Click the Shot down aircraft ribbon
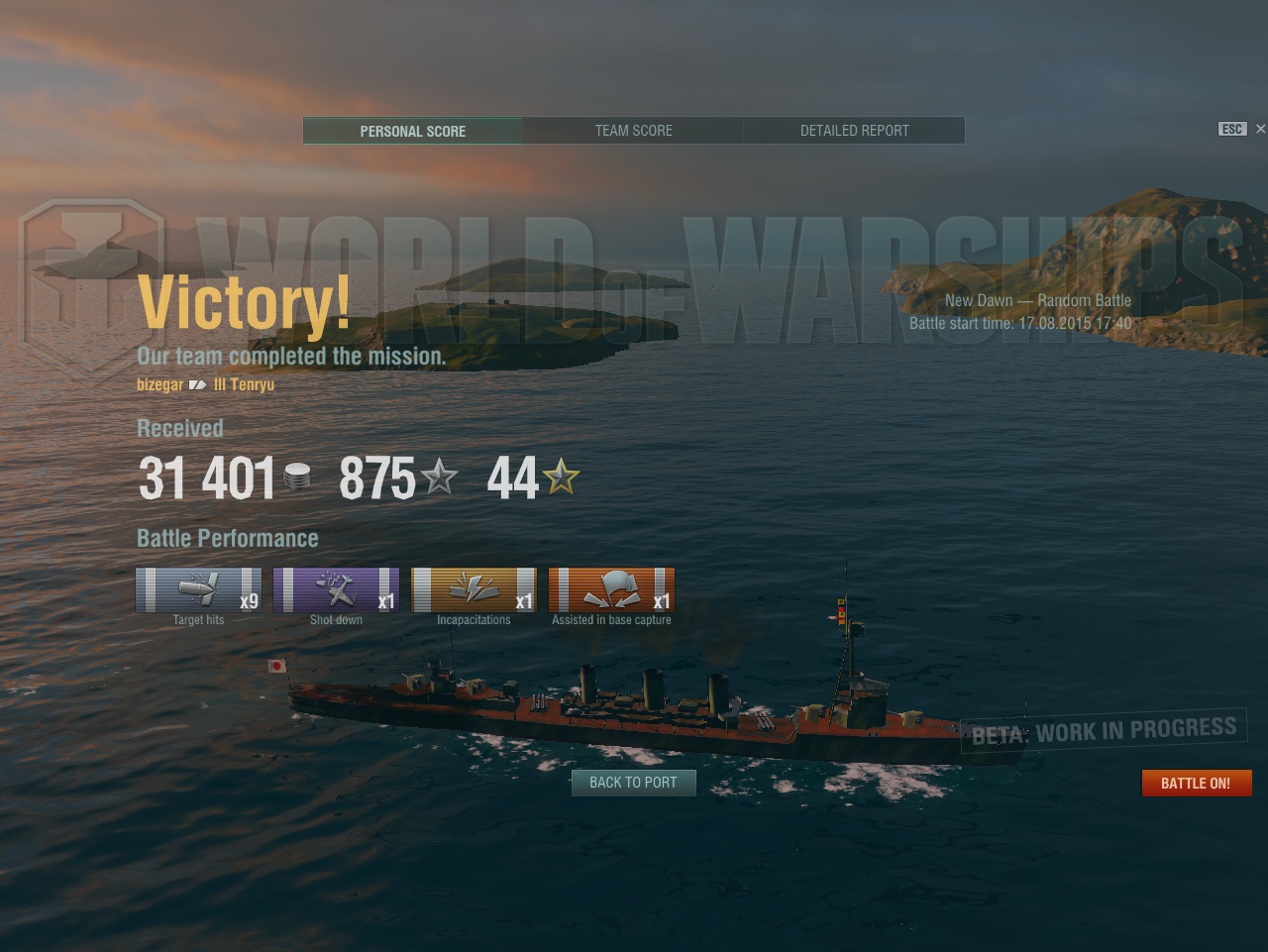 [x=336, y=590]
